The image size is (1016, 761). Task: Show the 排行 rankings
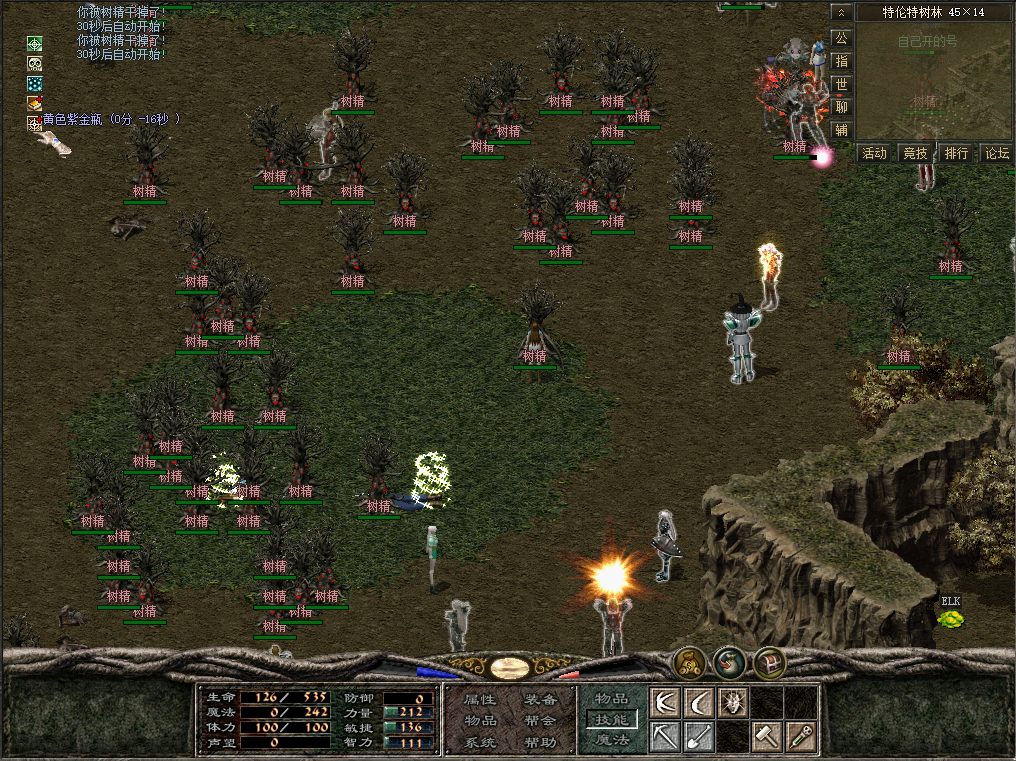(957, 153)
